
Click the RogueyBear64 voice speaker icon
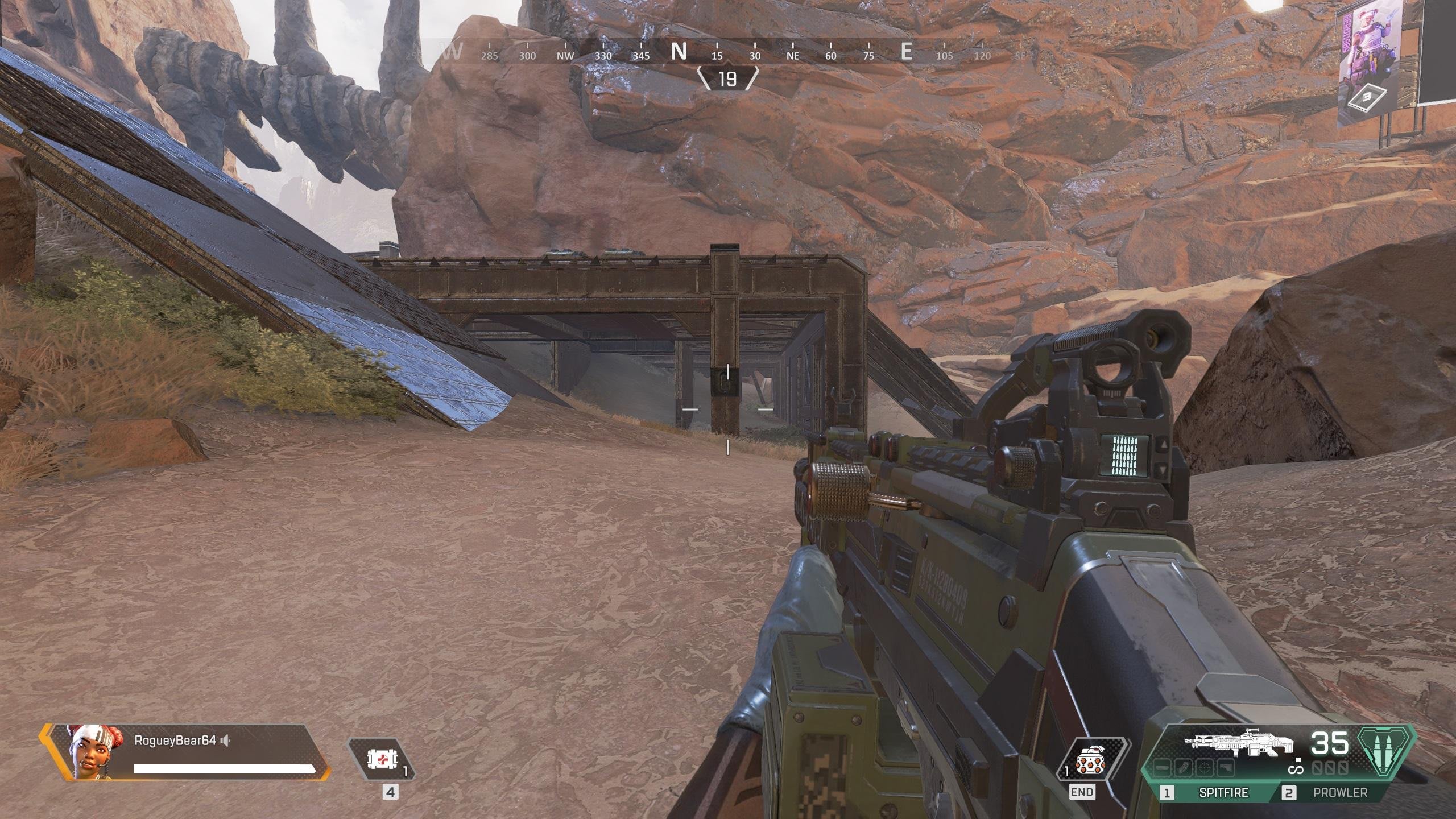point(226,741)
